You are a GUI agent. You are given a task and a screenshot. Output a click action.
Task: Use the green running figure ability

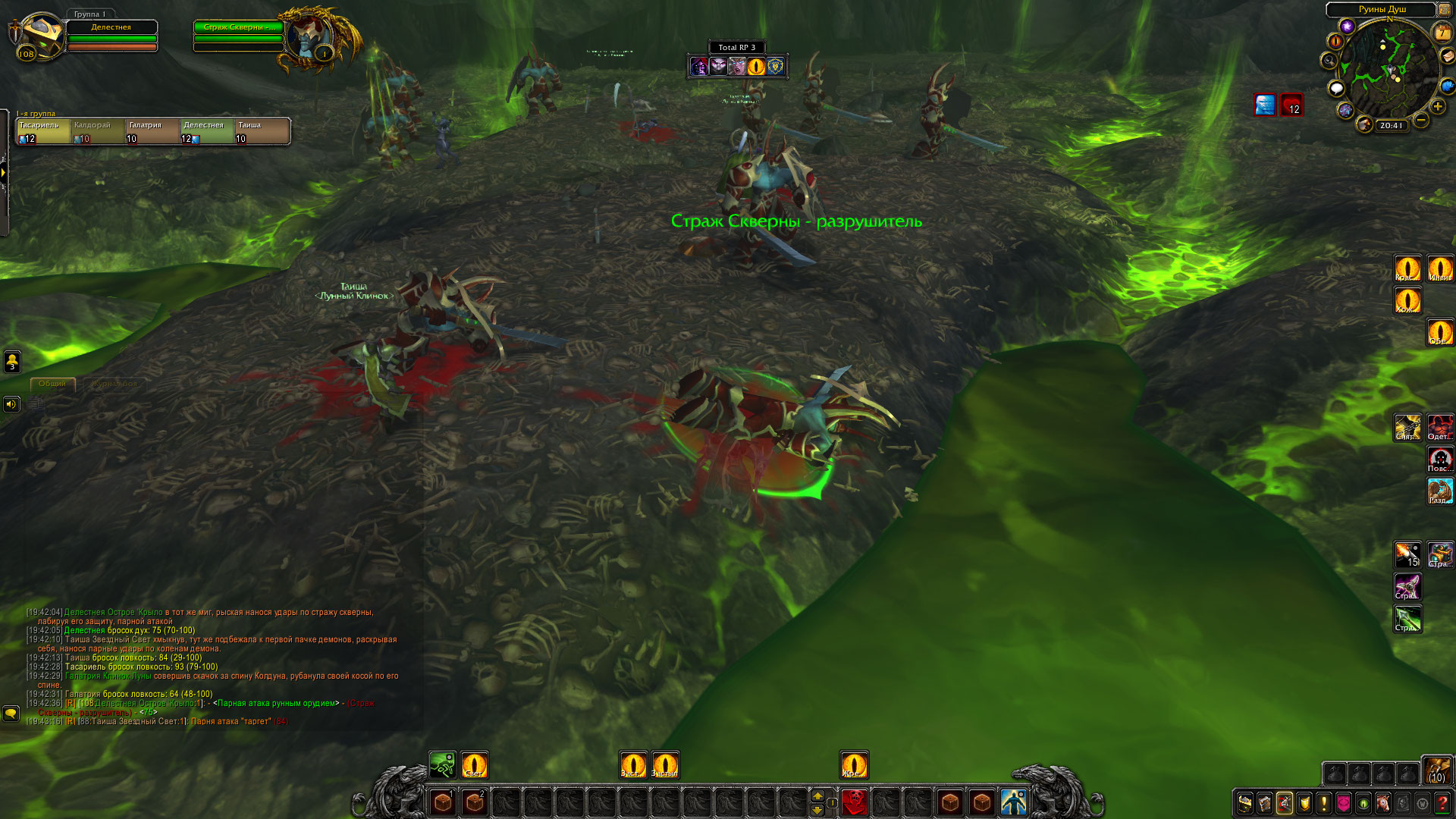click(442, 765)
